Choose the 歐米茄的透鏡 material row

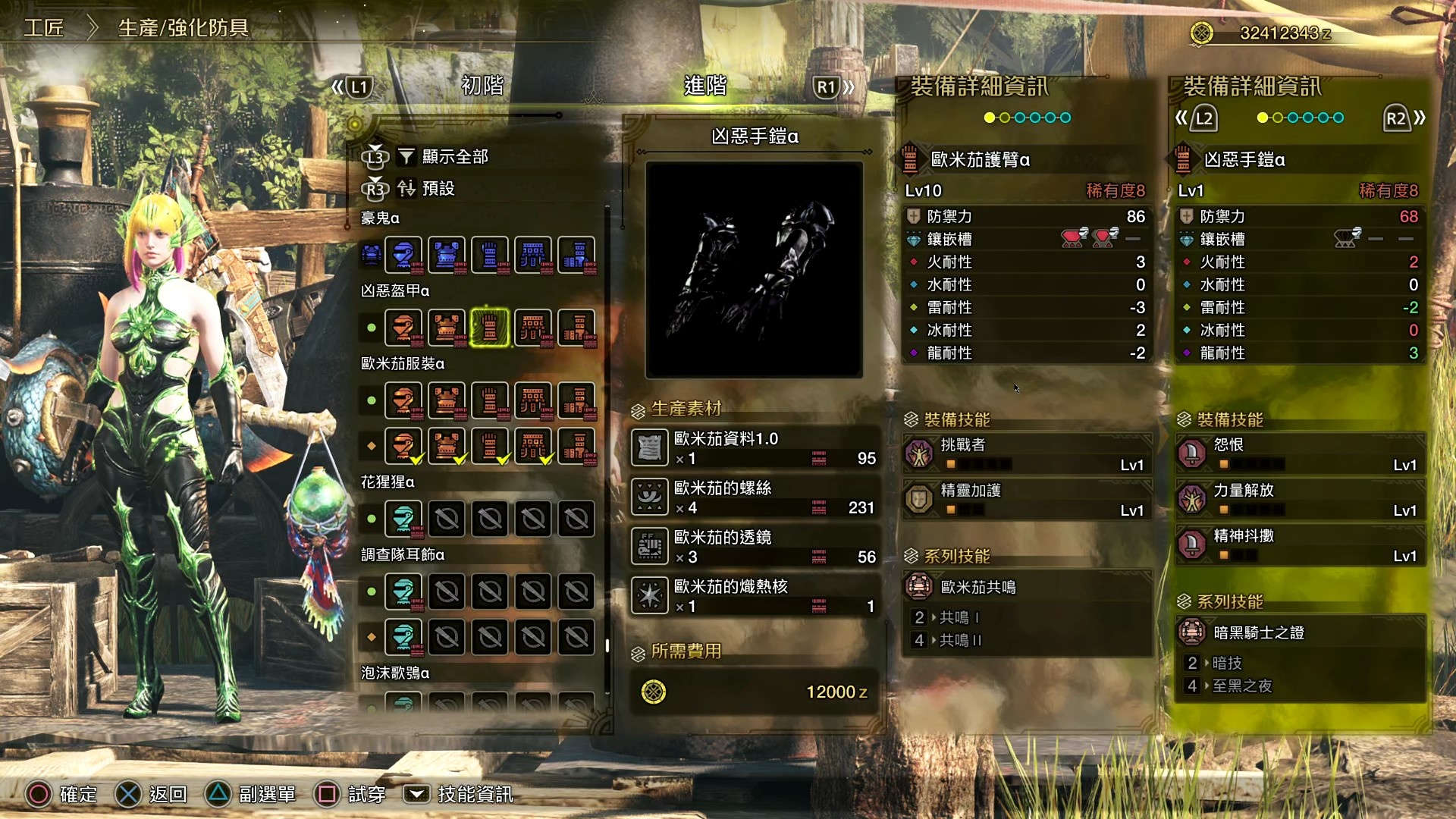click(755, 547)
